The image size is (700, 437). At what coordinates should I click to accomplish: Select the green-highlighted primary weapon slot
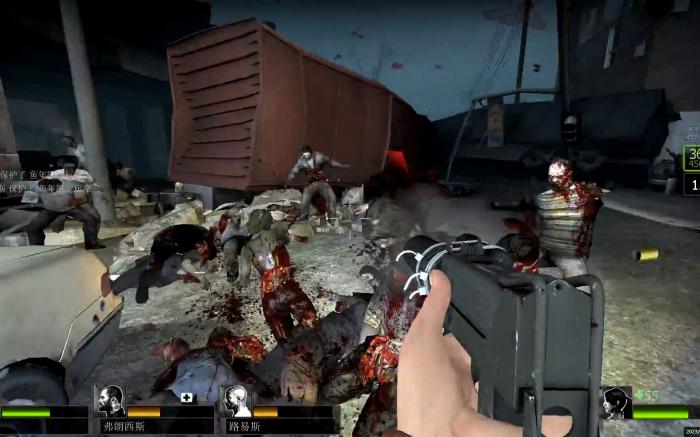(692, 157)
